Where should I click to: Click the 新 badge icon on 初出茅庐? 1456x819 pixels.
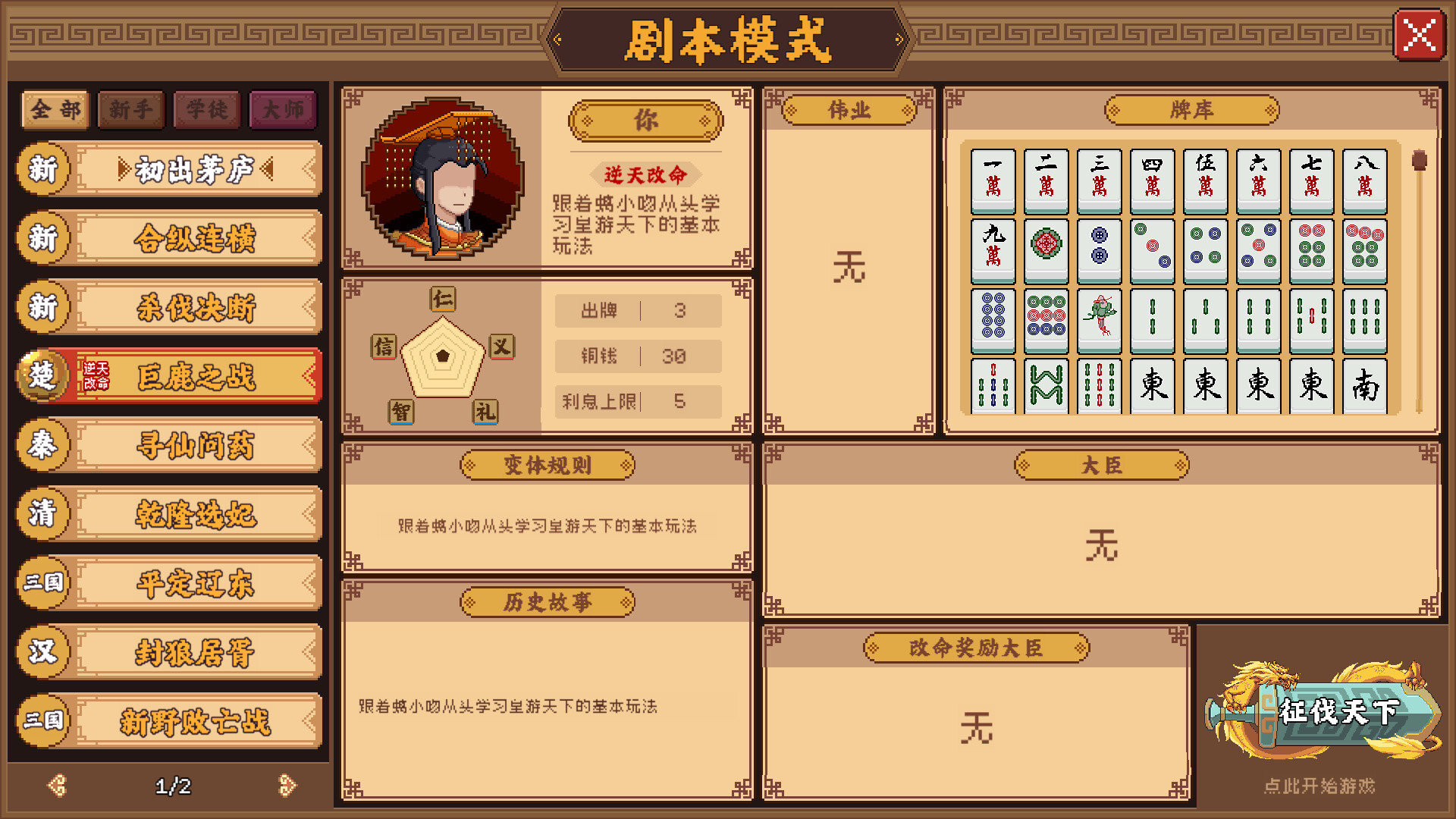point(43,170)
